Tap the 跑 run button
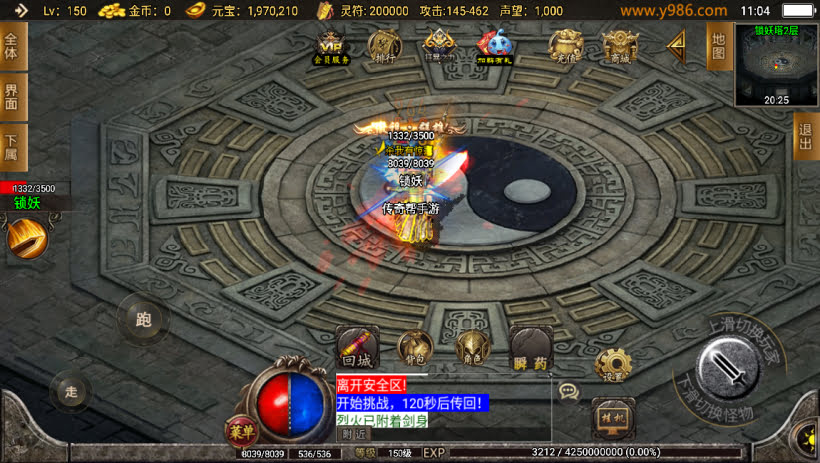820x463 pixels. click(142, 319)
